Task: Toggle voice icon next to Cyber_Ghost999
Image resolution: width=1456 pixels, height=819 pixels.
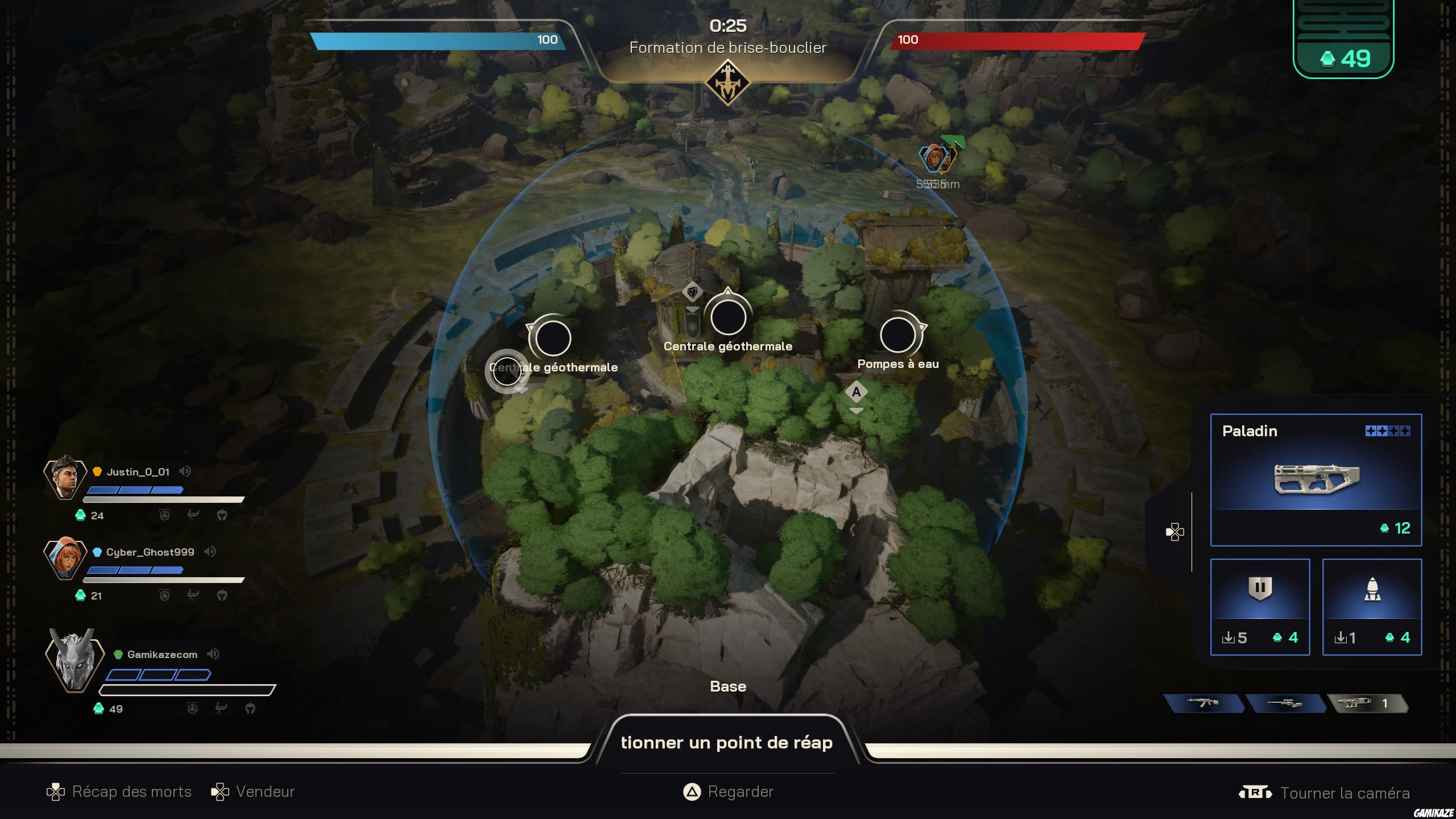Action: pyautogui.click(x=210, y=552)
